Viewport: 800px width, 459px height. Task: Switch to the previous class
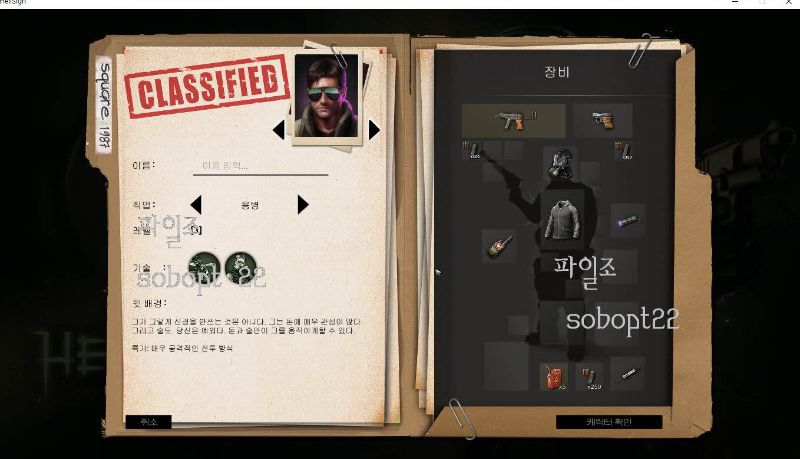[x=196, y=205]
